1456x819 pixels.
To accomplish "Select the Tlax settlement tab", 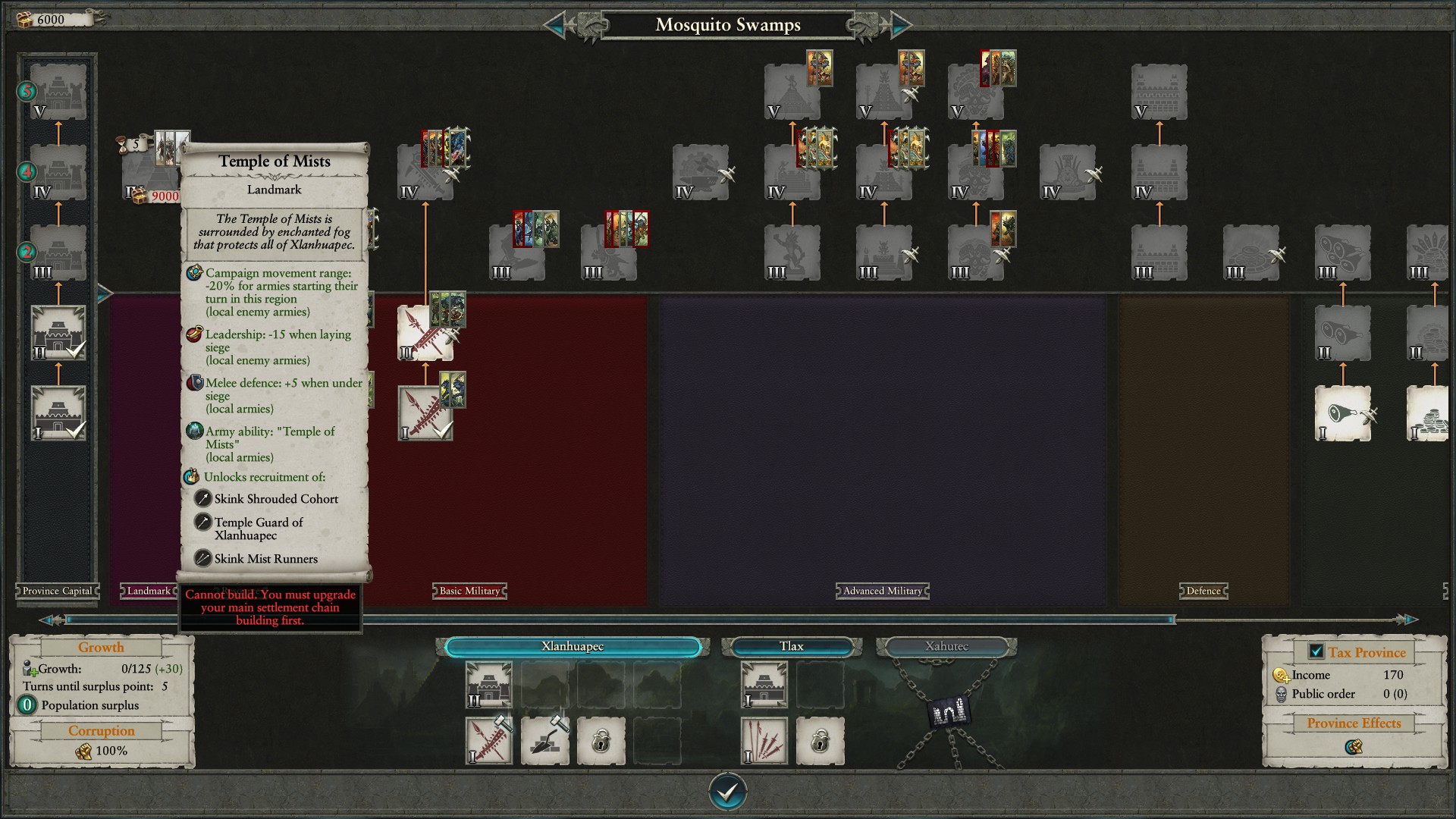I will click(x=791, y=647).
